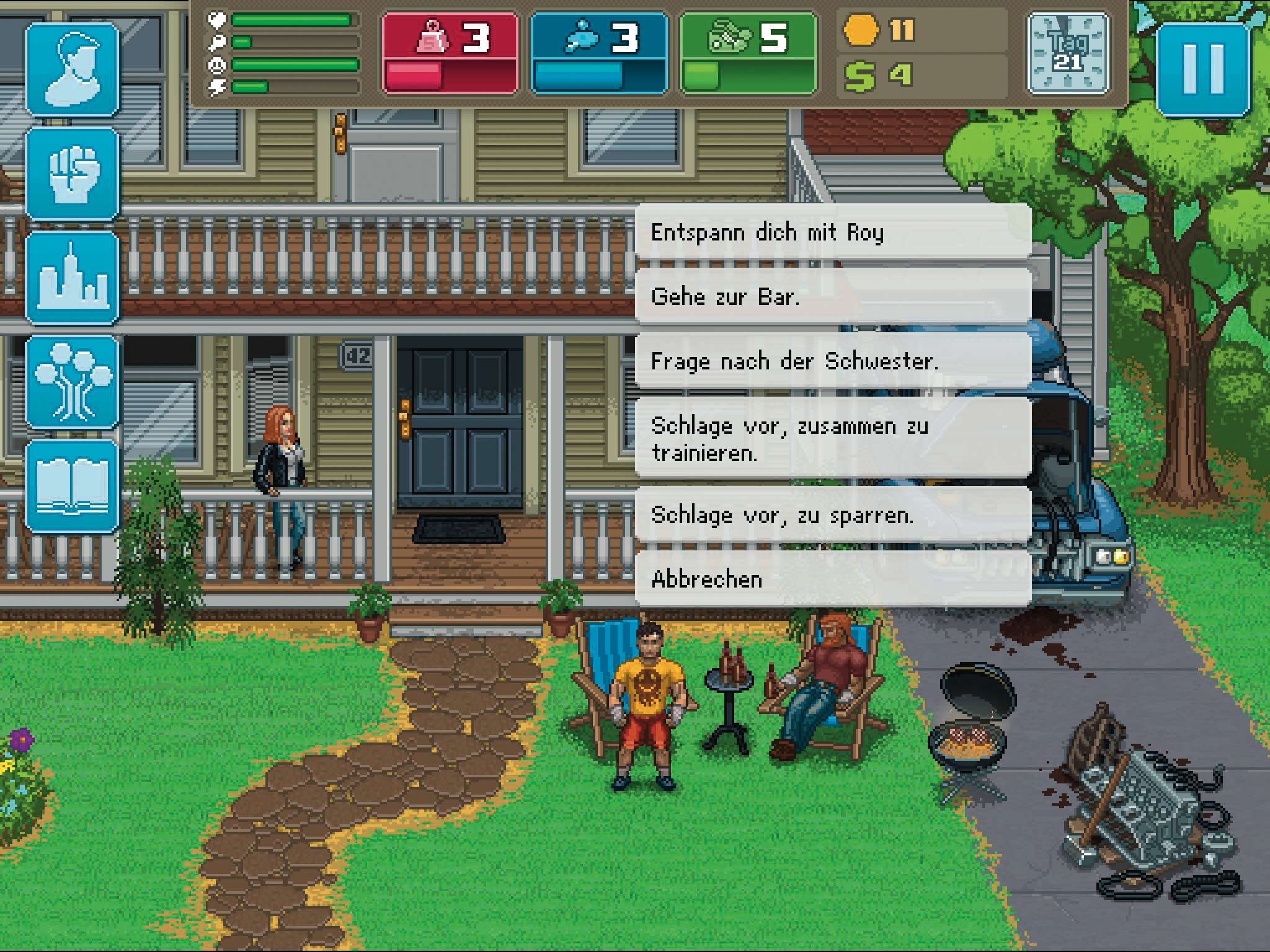1270x952 pixels.
Task: Open the tree diagram menu
Action: click(73, 382)
